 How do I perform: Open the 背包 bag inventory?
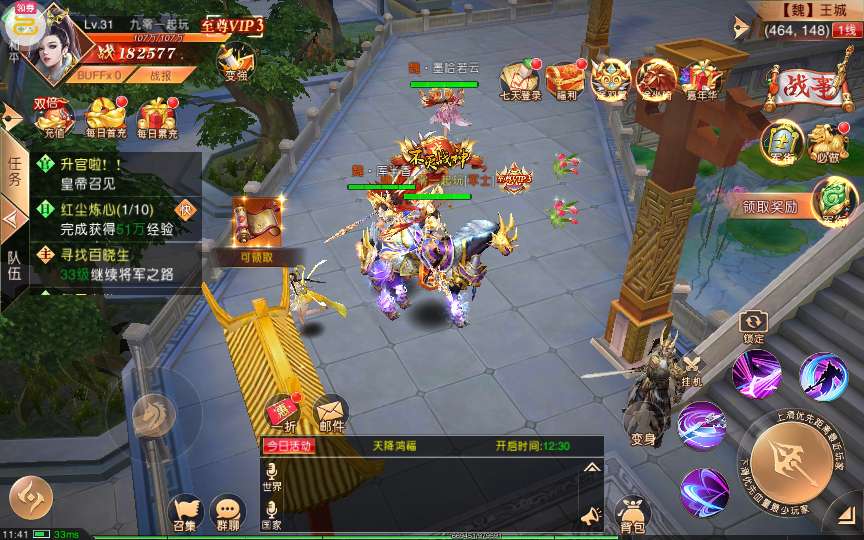pyautogui.click(x=632, y=513)
